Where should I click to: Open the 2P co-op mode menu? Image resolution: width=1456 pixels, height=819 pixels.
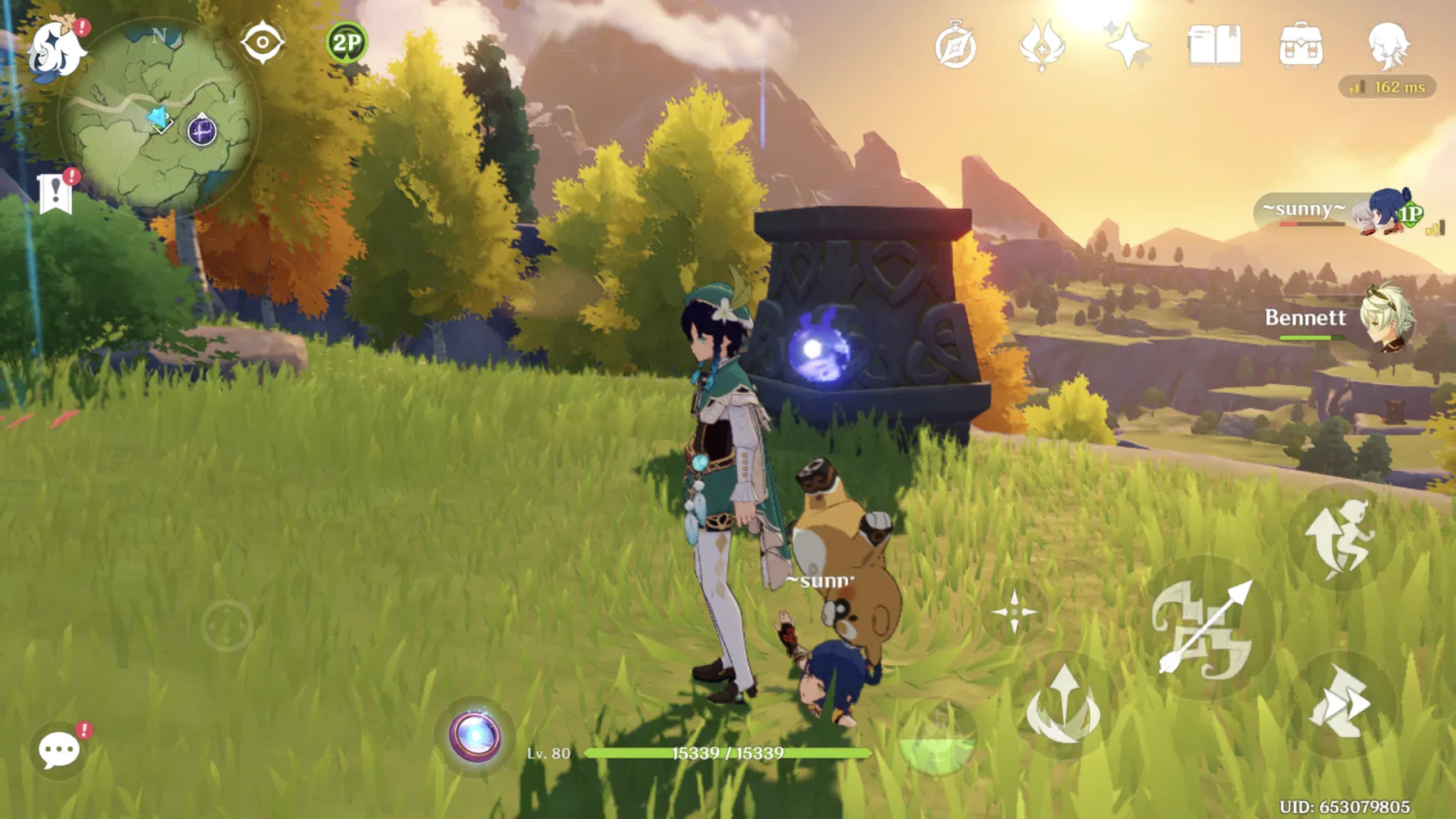point(346,43)
